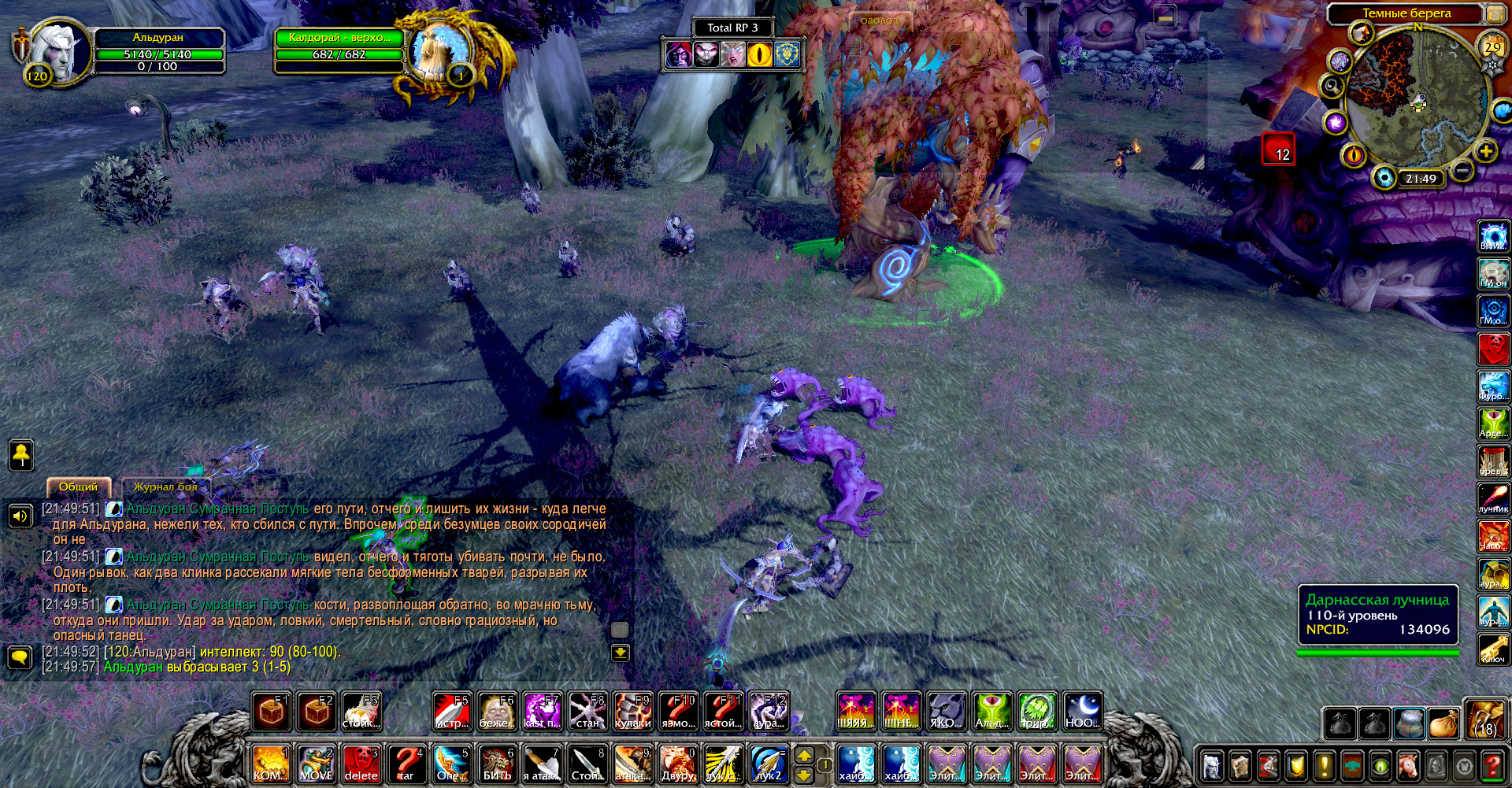
Task: Open the red question mark help button
Action: [x=1492, y=765]
